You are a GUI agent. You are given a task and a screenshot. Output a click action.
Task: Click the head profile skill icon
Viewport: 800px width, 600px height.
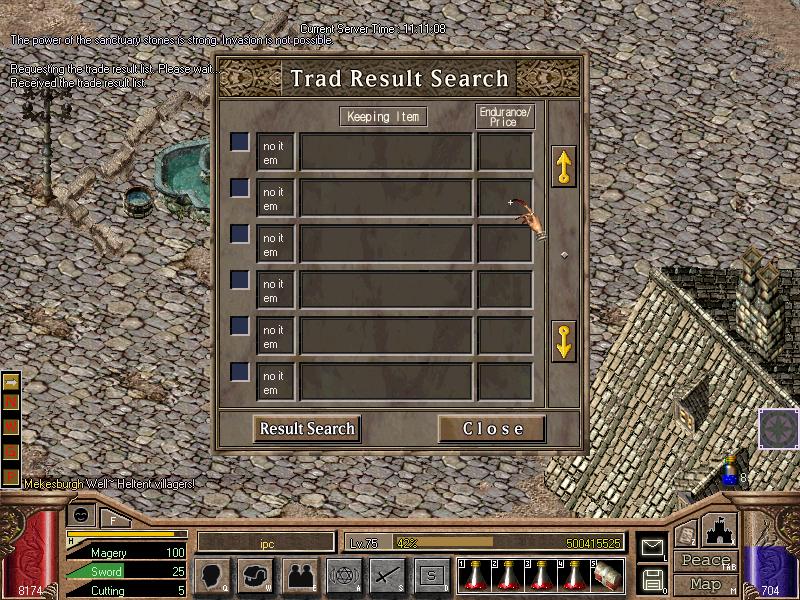(213, 574)
